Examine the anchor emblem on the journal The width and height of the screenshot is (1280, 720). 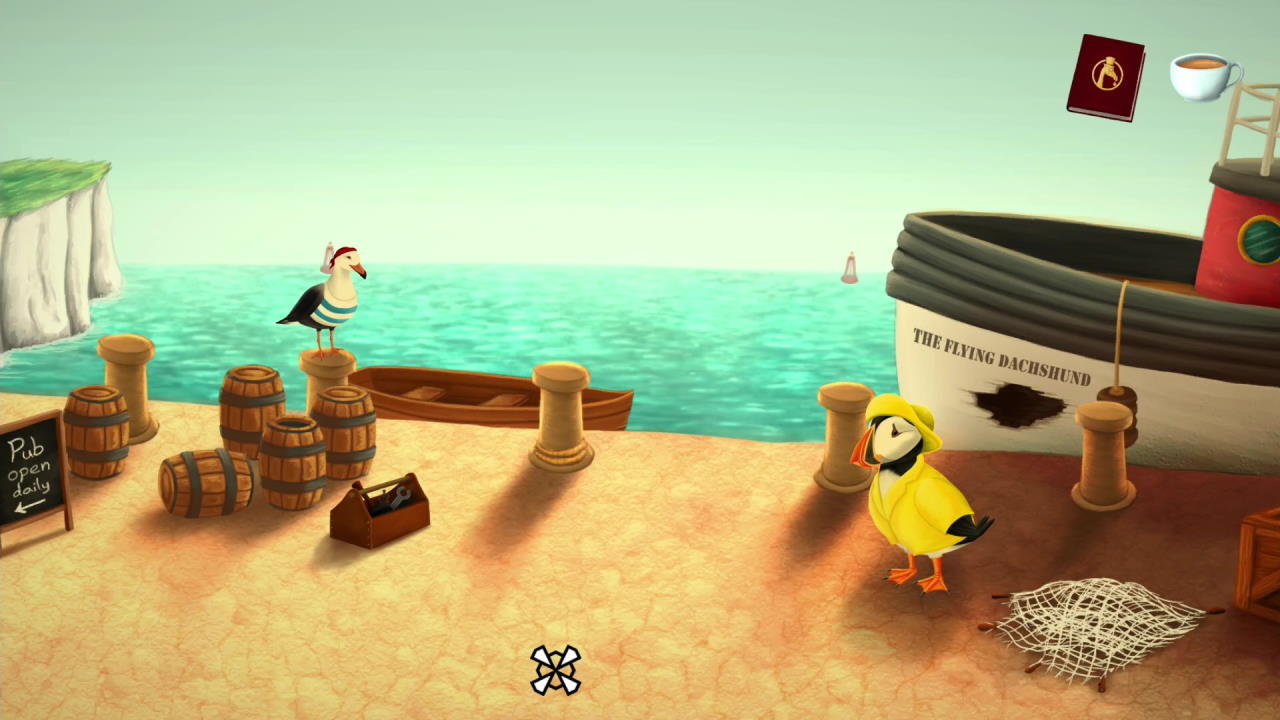[1108, 72]
